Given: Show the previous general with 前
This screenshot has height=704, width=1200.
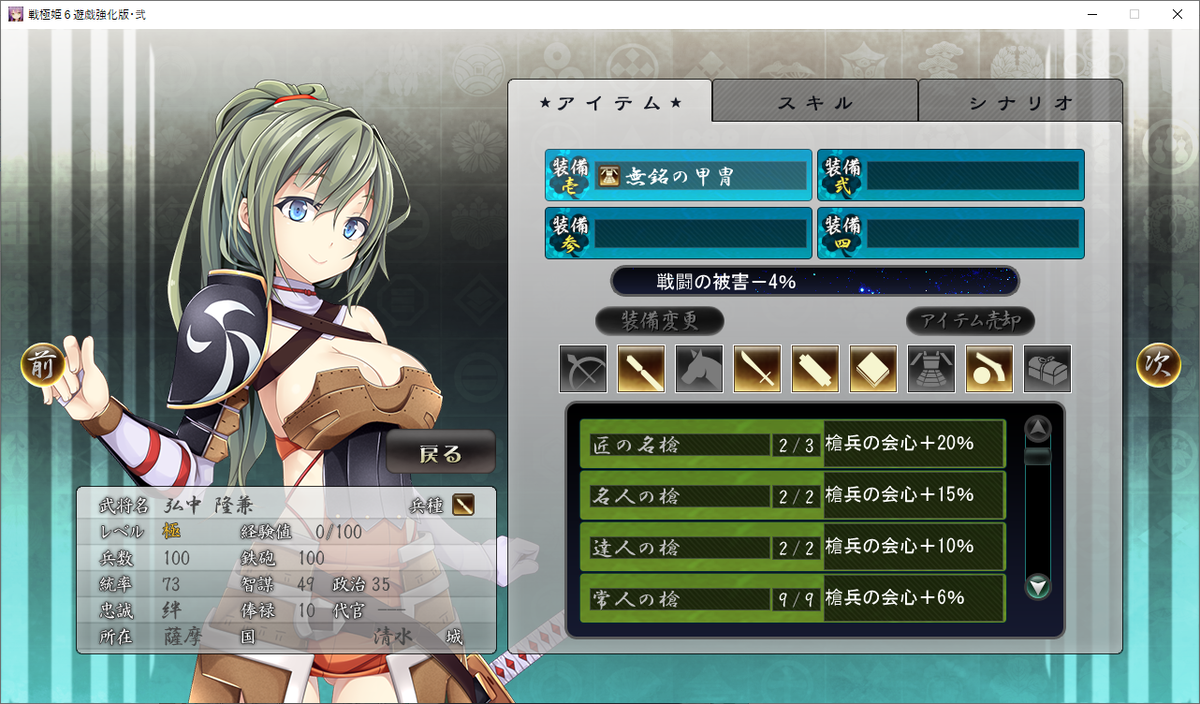Looking at the screenshot, I should [43, 365].
